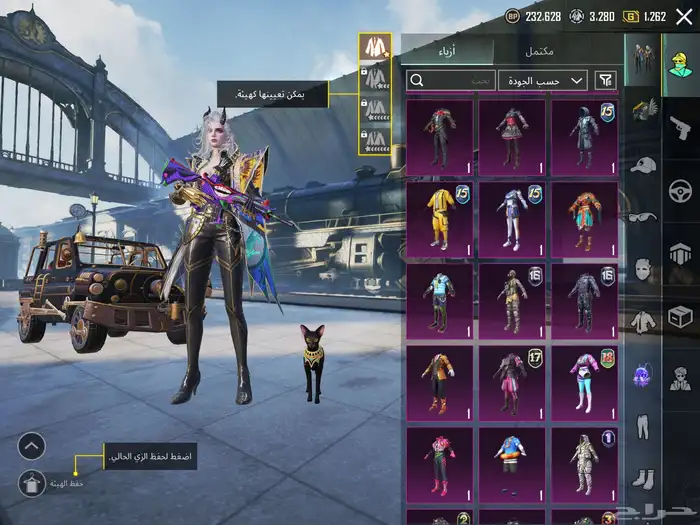
Task: Select the swim ring outfit
Action: click(512, 463)
